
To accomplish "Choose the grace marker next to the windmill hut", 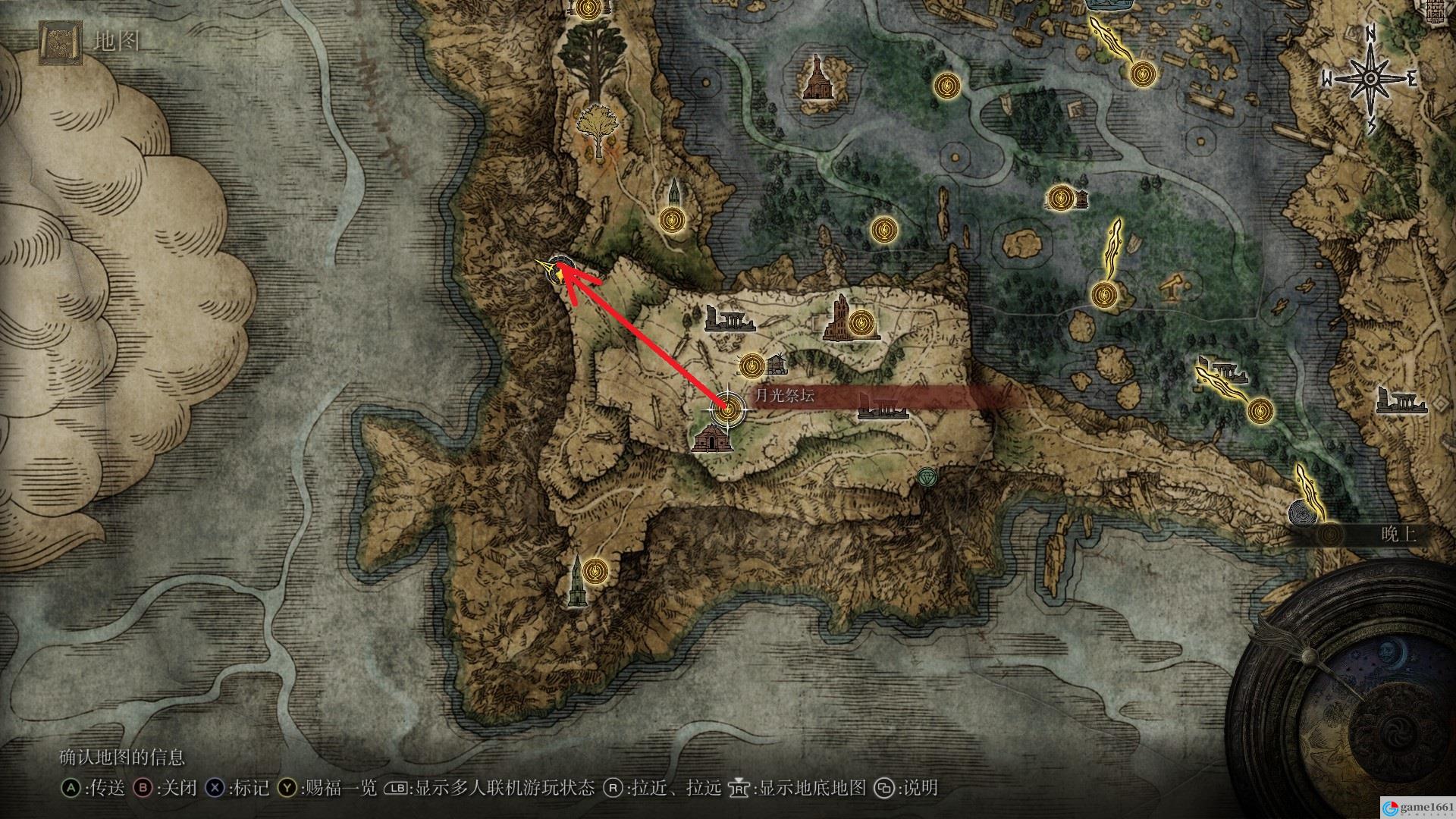I will (751, 365).
